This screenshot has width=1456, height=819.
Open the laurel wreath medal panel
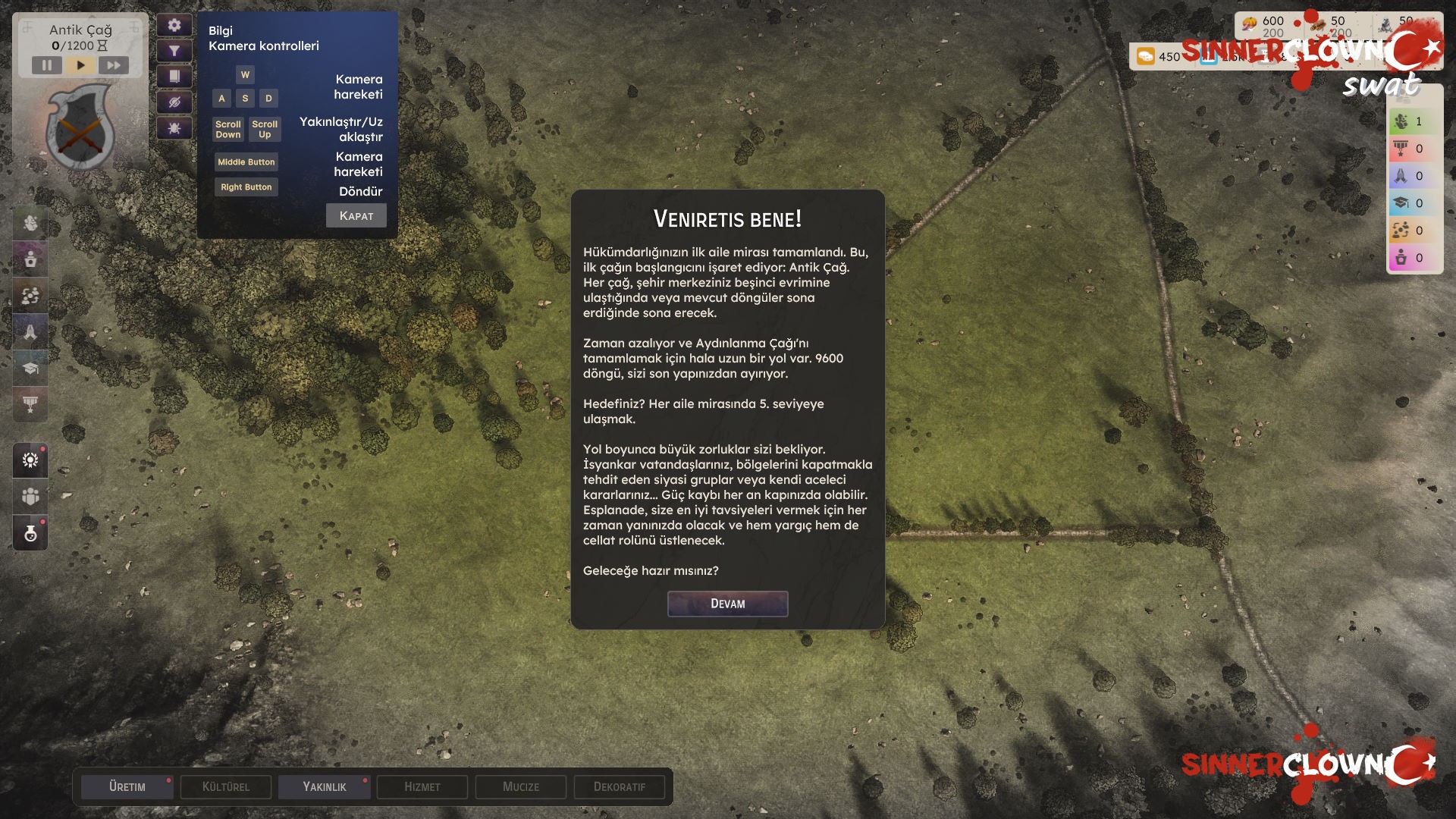click(x=30, y=460)
